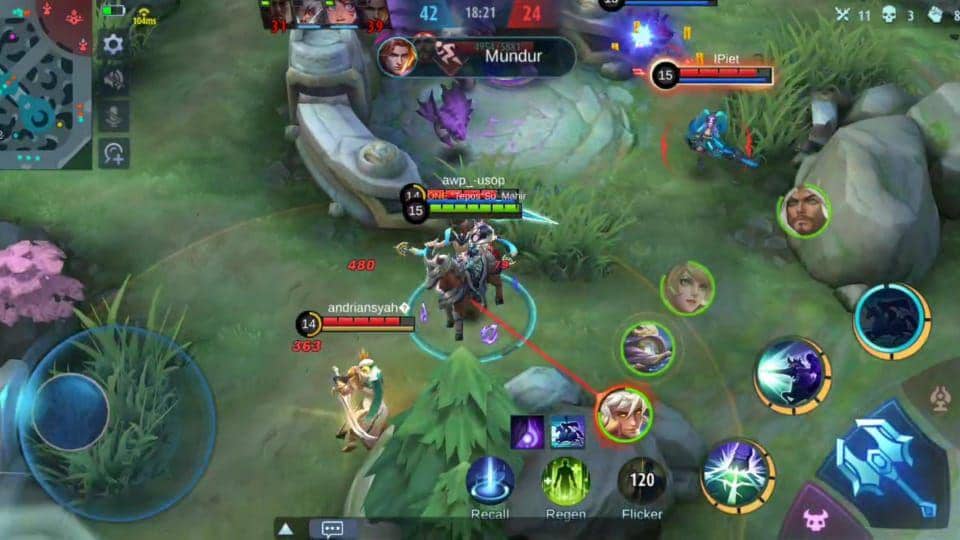Activate the Regen ability

tap(566, 481)
